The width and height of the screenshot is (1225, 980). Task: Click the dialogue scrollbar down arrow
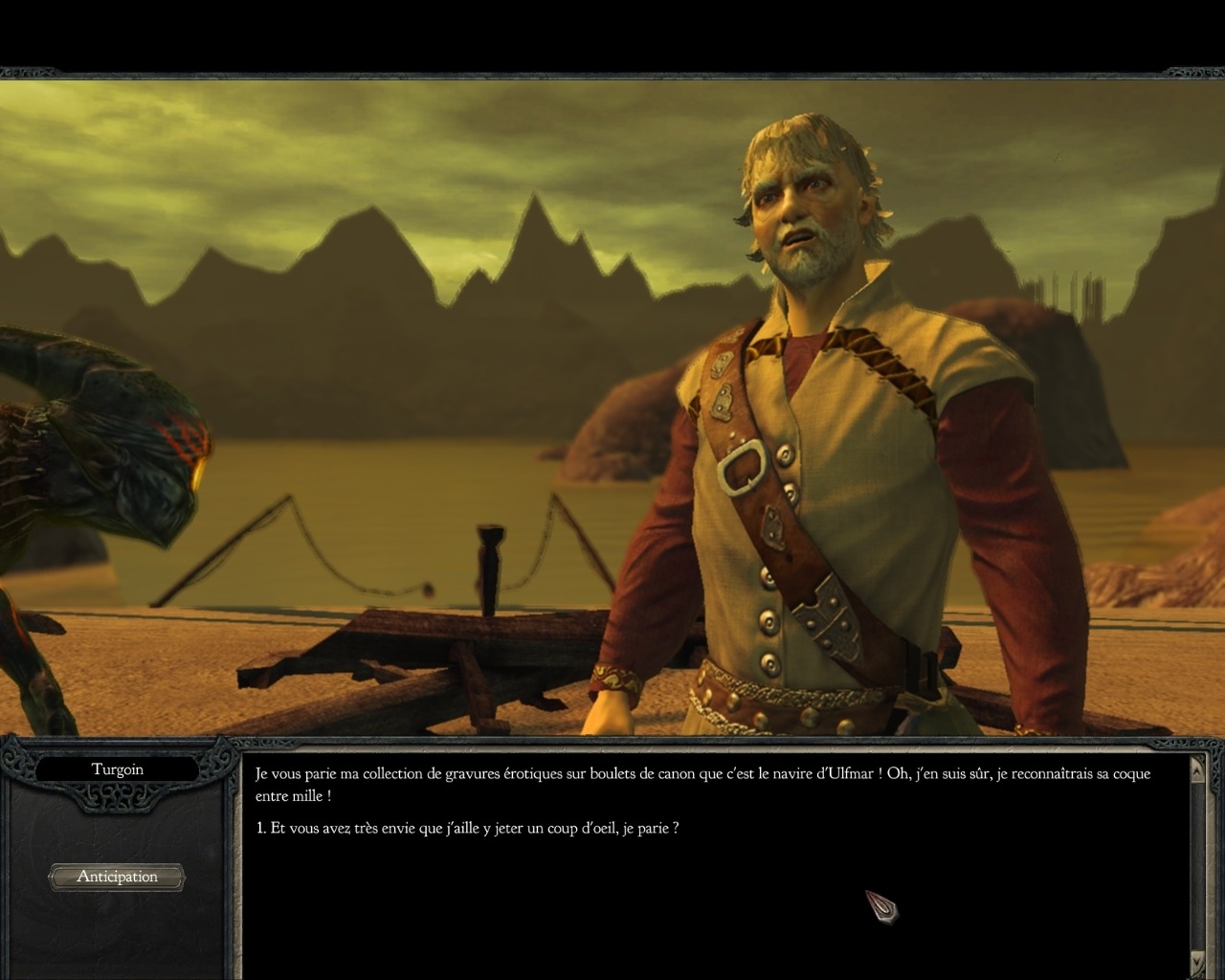pyautogui.click(x=1197, y=960)
